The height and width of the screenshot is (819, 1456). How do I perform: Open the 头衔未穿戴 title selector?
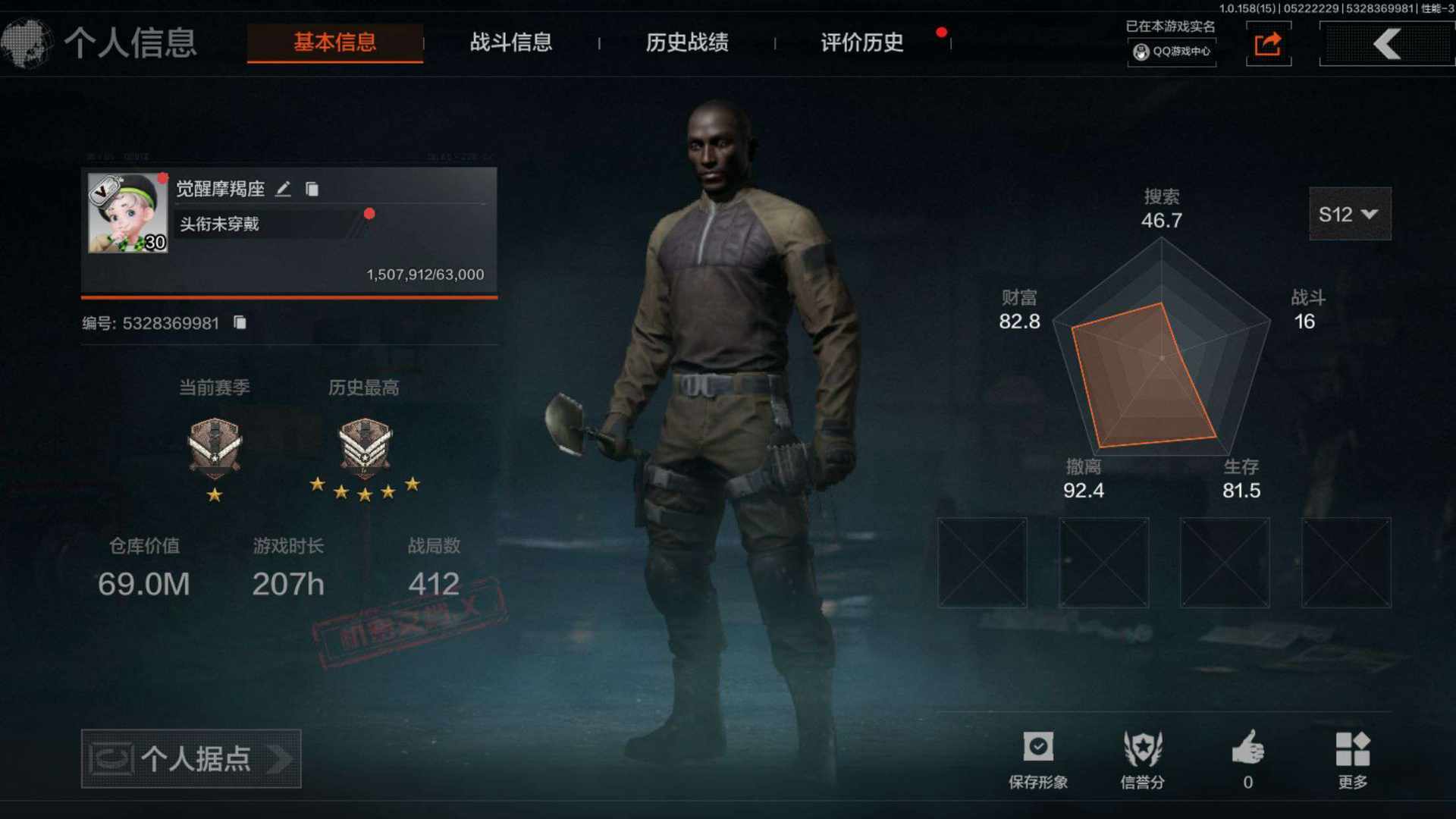pos(265,224)
